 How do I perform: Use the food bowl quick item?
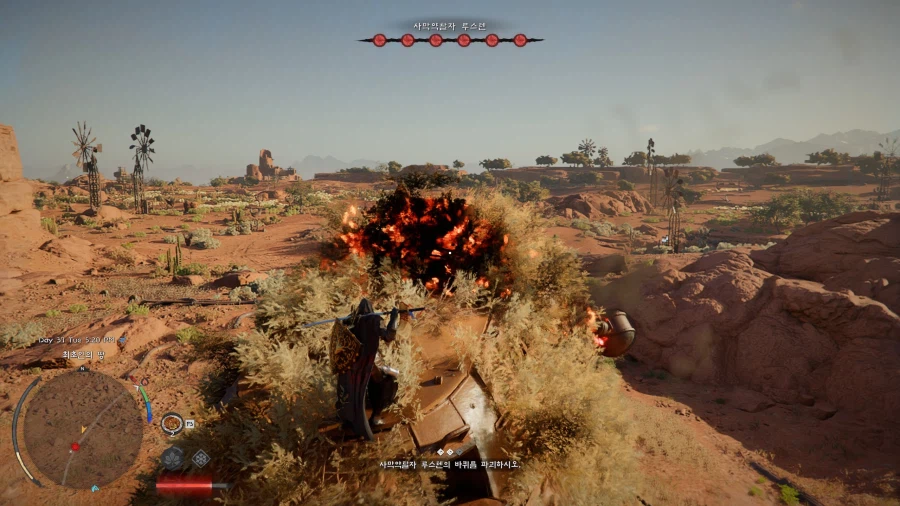pos(172,424)
